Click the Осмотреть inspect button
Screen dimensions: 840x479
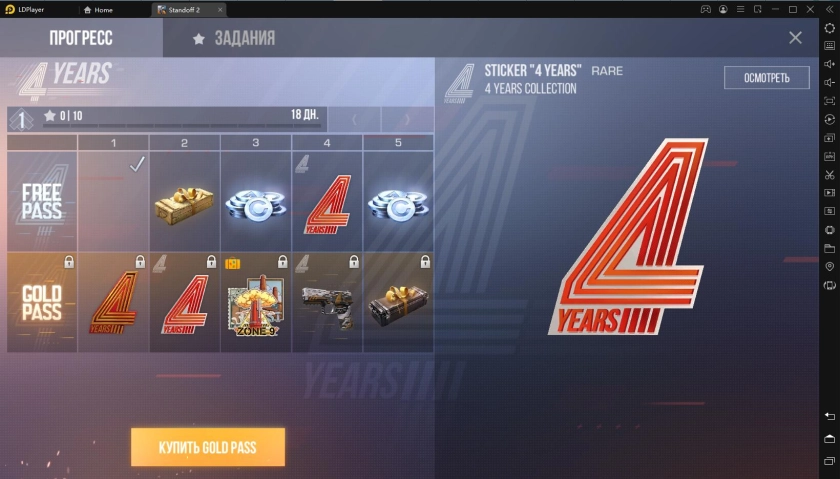[766, 77]
